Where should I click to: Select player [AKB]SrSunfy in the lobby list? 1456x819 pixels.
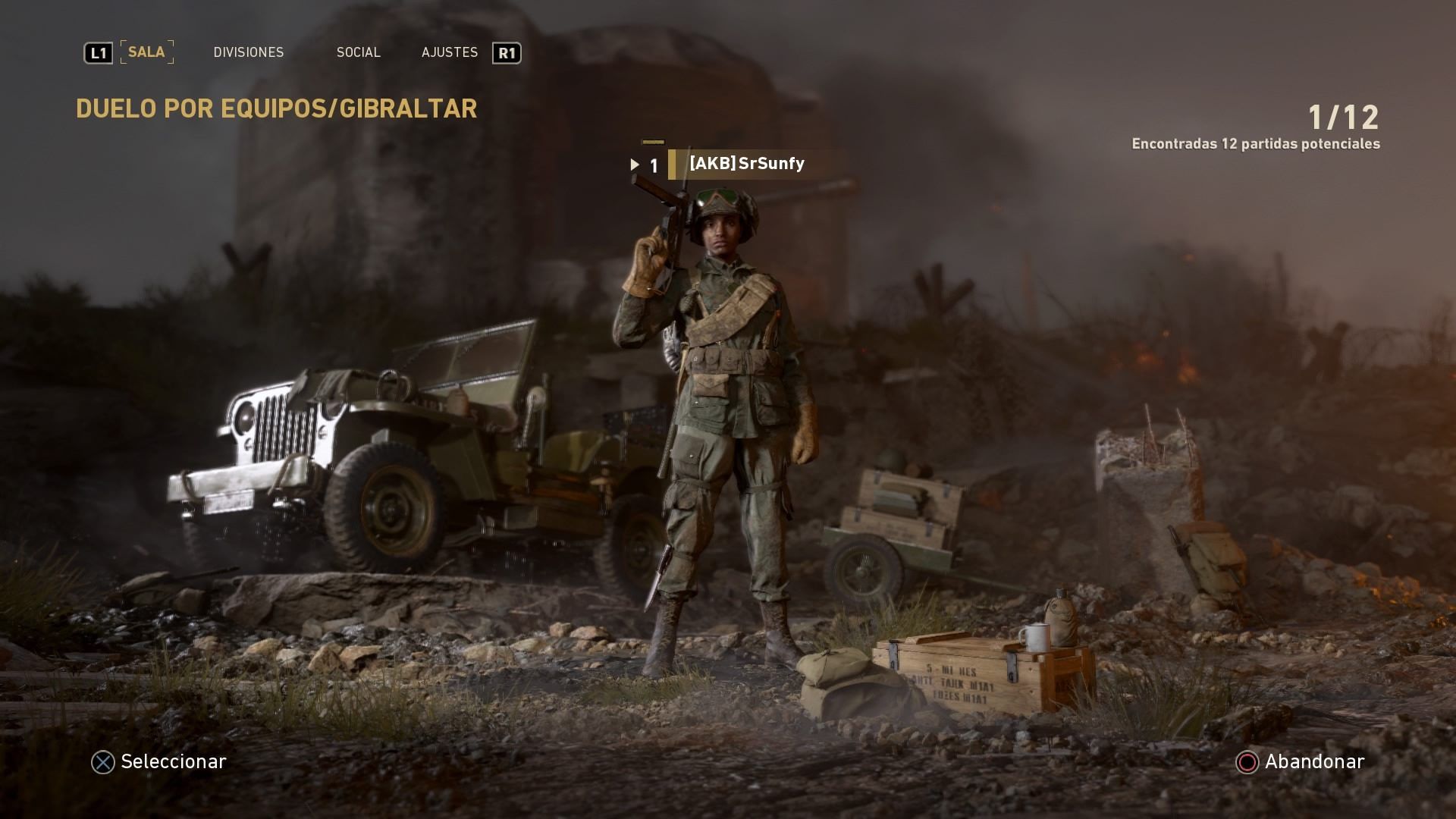pos(746,164)
